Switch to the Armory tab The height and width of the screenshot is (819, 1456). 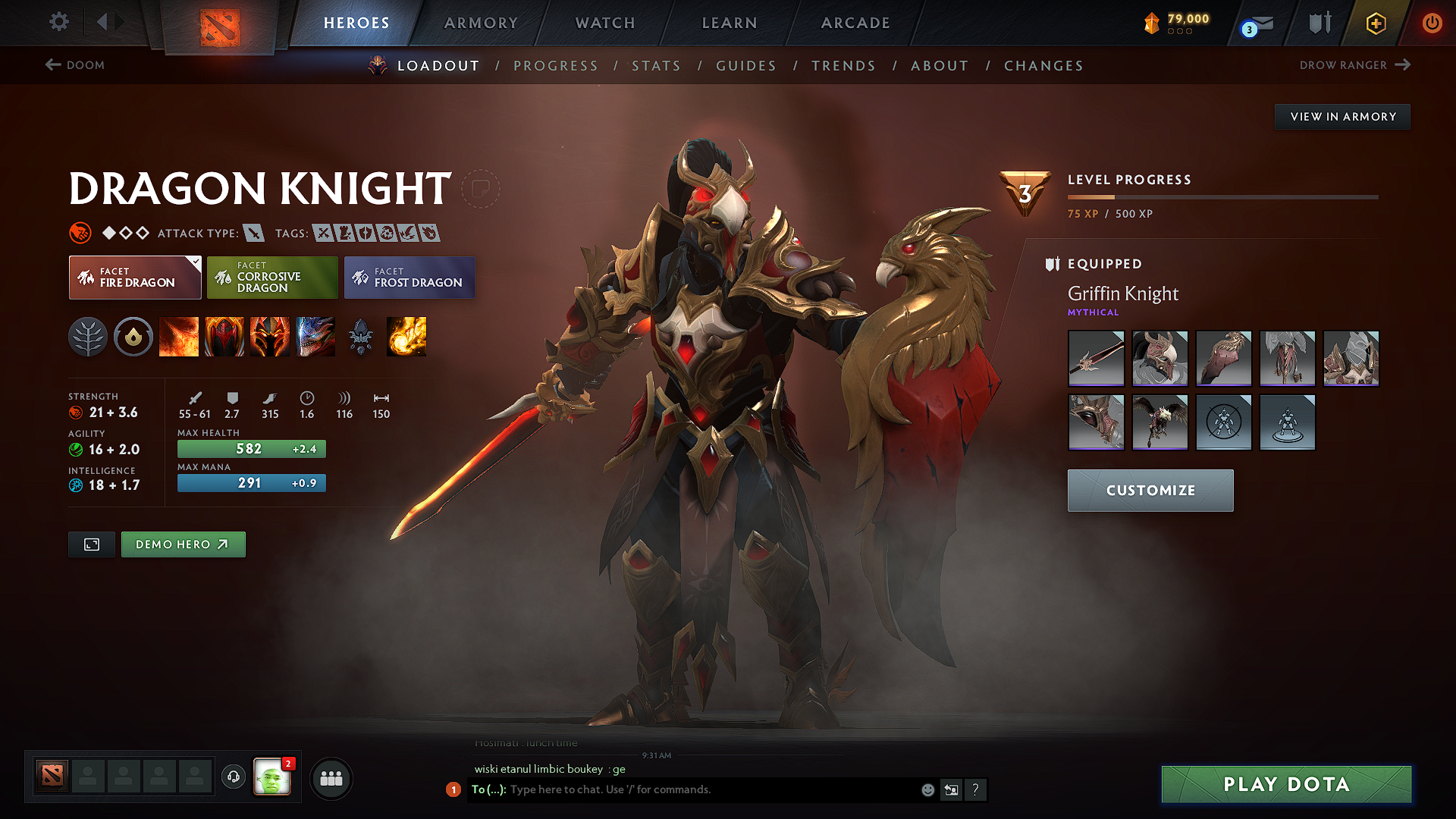tap(481, 23)
